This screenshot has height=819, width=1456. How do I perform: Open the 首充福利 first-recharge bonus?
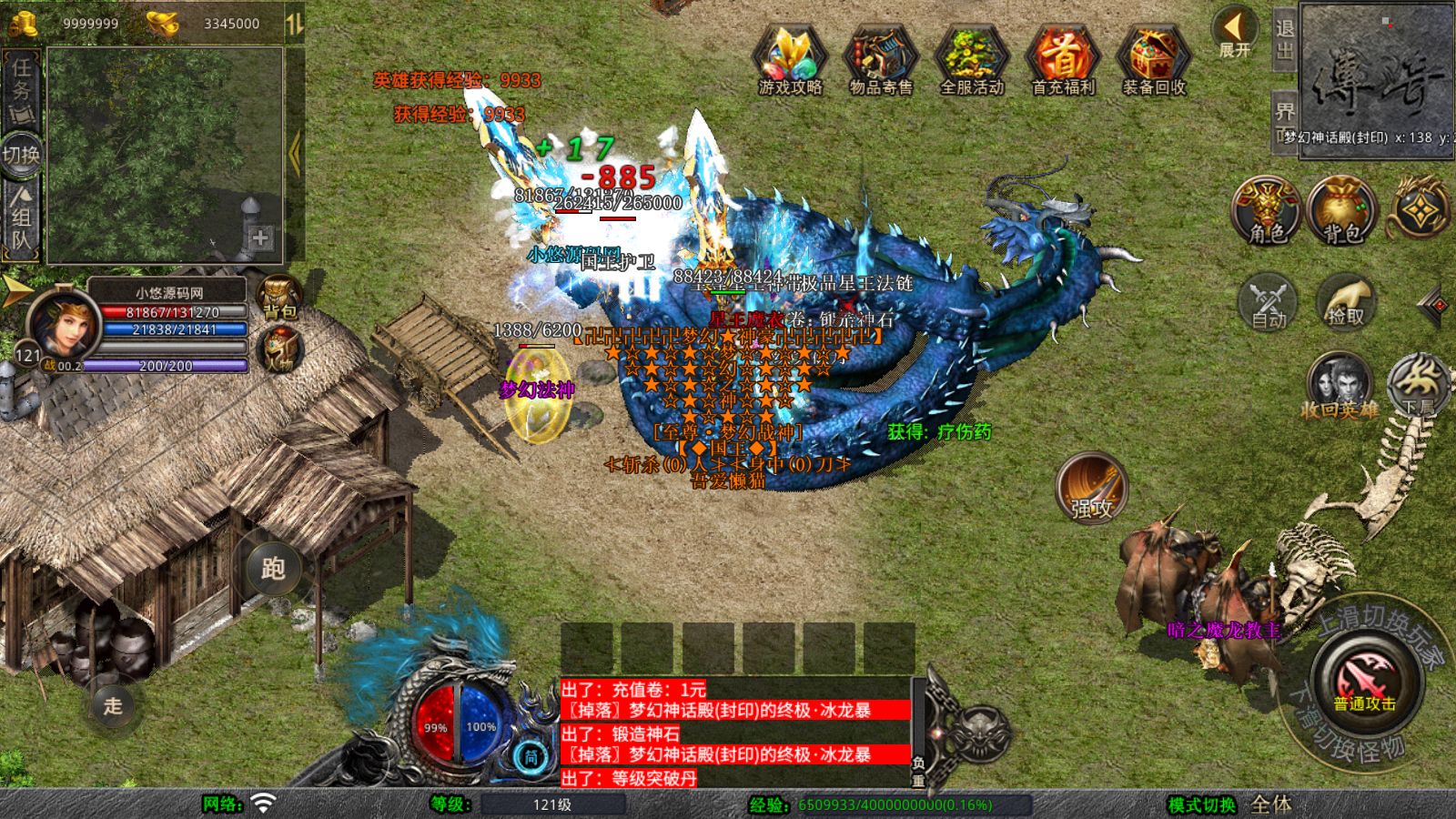(x=1062, y=57)
